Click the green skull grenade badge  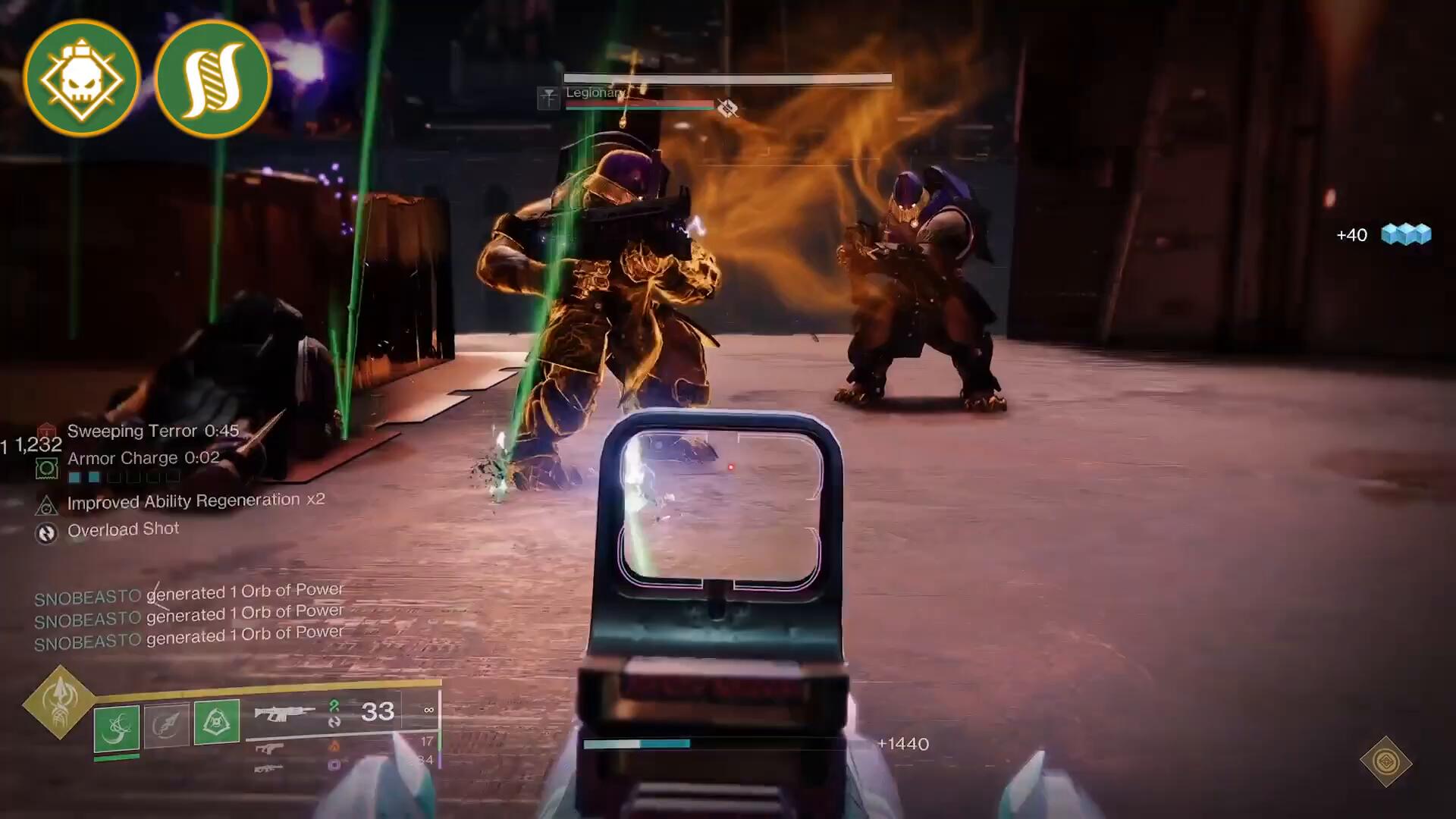[82, 78]
